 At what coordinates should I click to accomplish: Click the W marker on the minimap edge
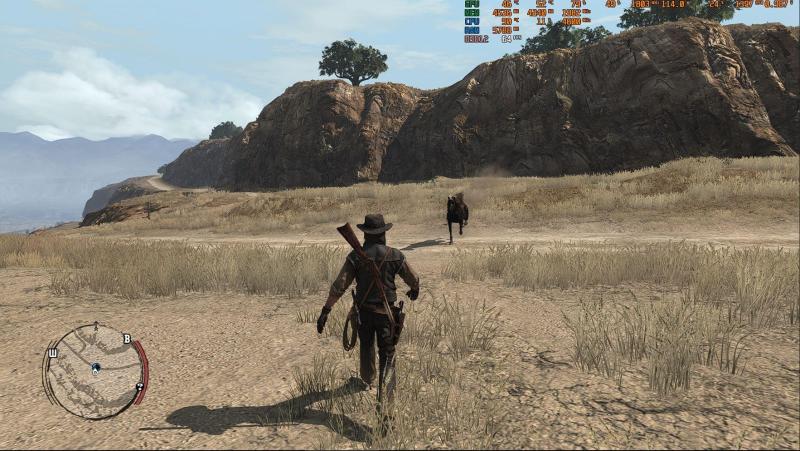[x=50, y=352]
